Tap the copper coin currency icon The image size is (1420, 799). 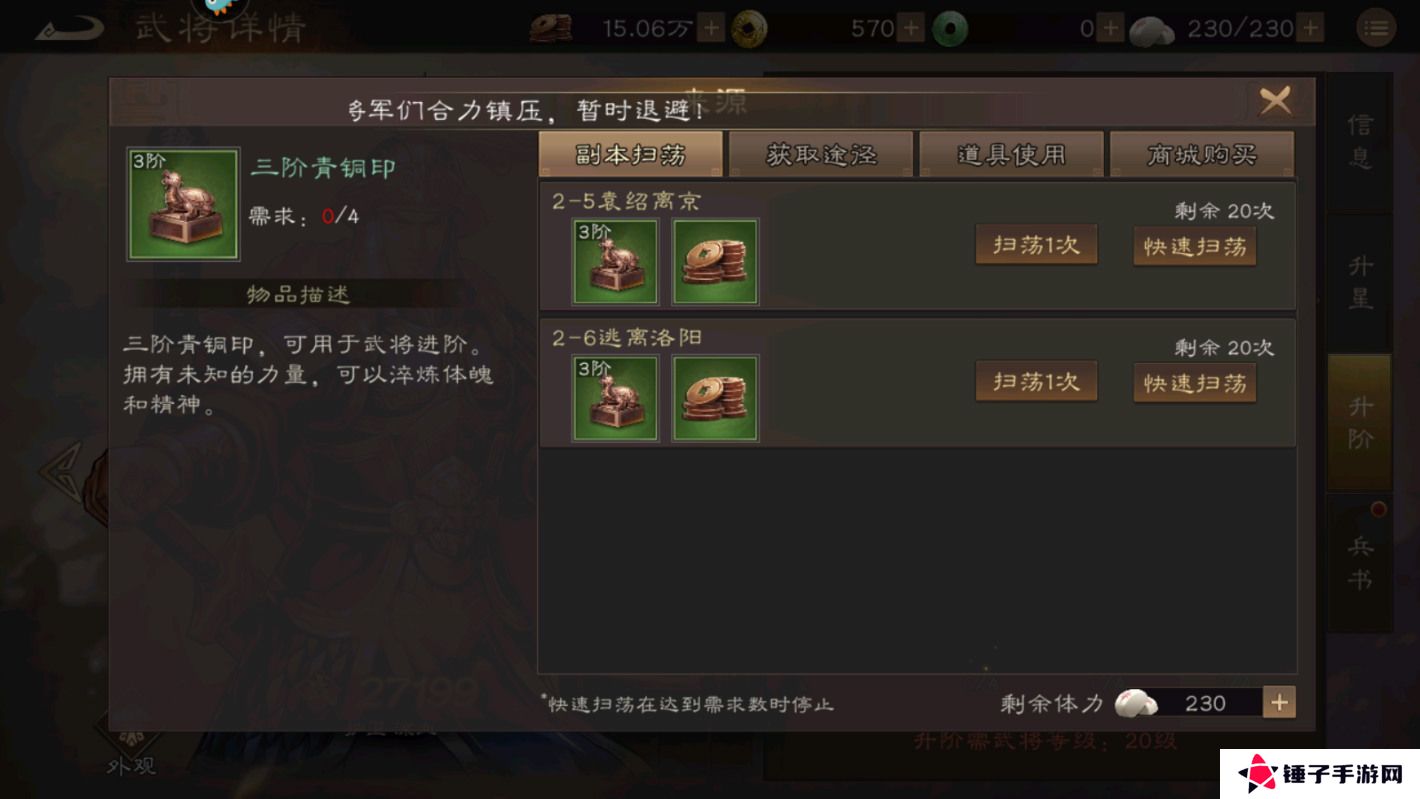point(554,28)
